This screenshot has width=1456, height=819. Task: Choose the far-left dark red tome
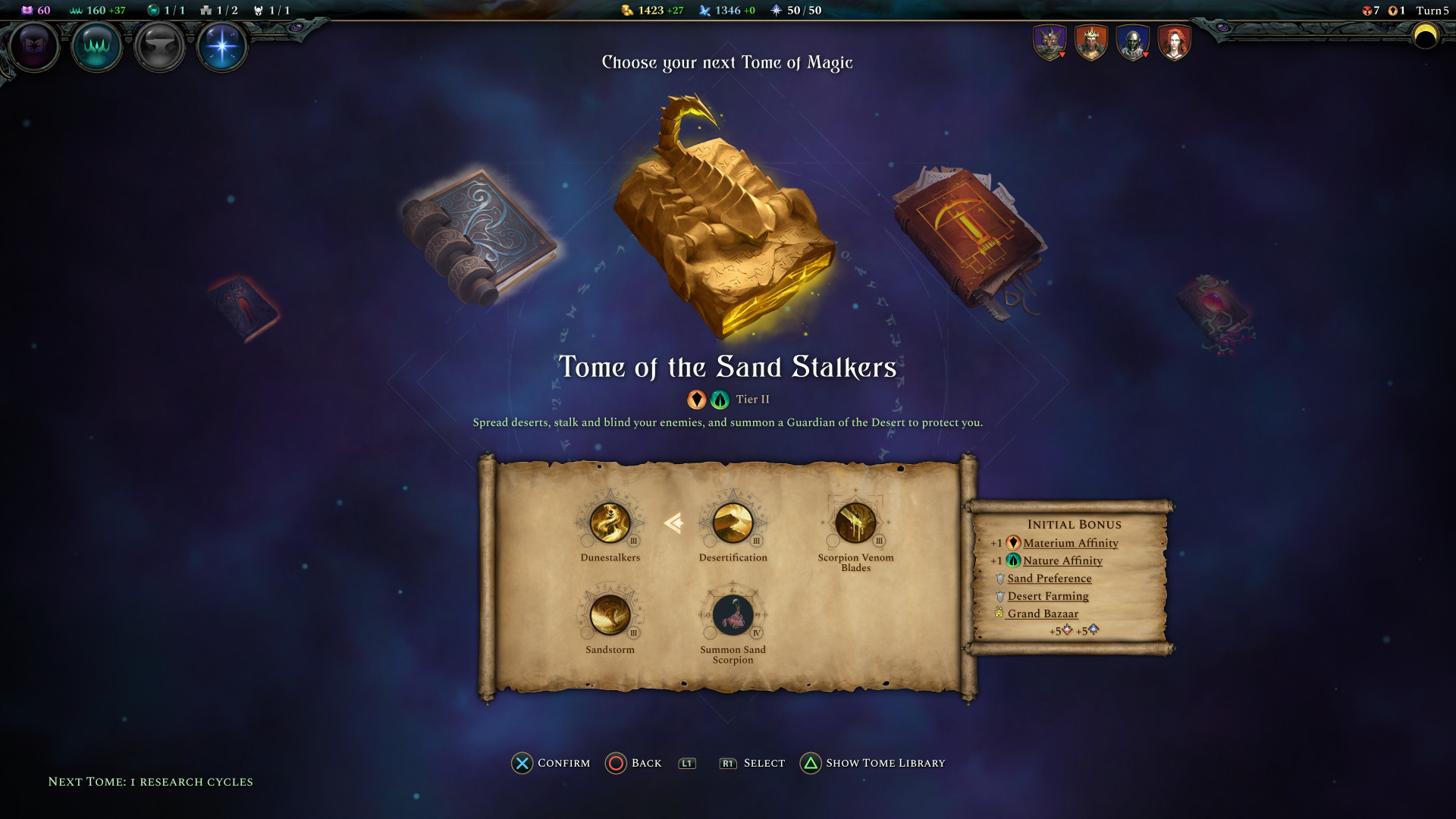coord(245,308)
